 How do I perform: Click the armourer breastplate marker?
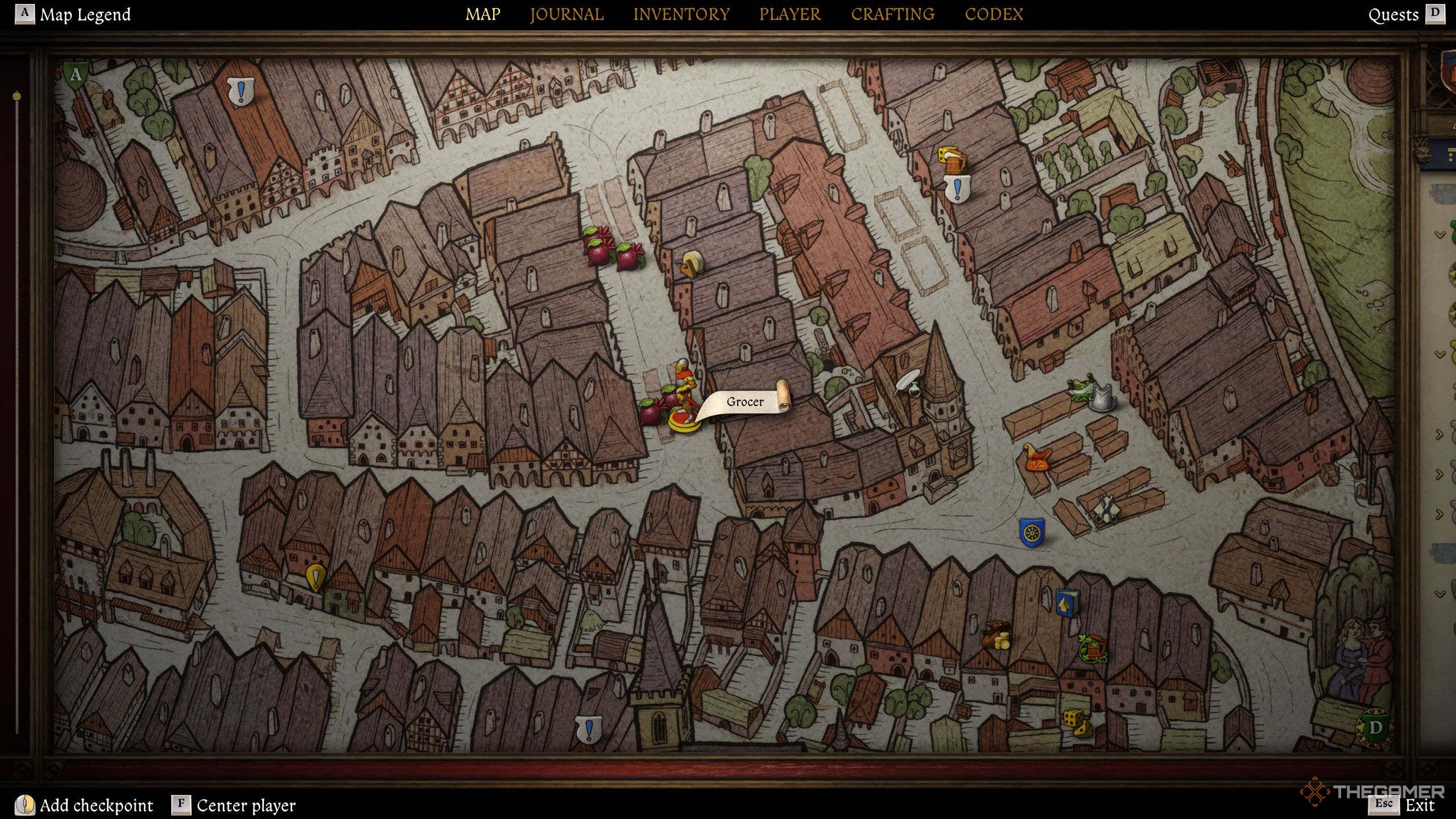pyautogui.click(x=1101, y=397)
